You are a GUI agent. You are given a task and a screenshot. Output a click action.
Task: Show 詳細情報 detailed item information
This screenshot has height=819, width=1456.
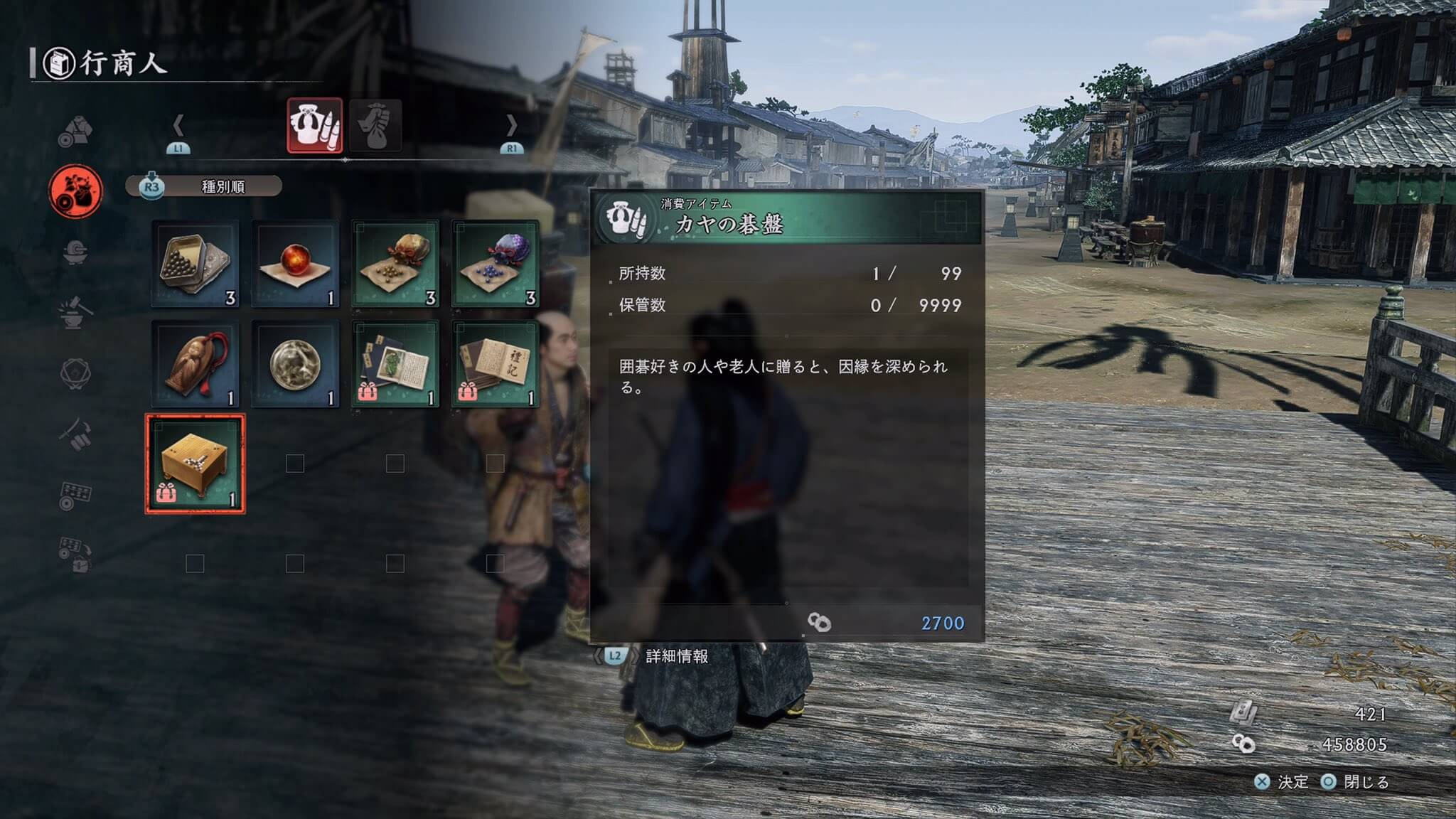point(675,656)
